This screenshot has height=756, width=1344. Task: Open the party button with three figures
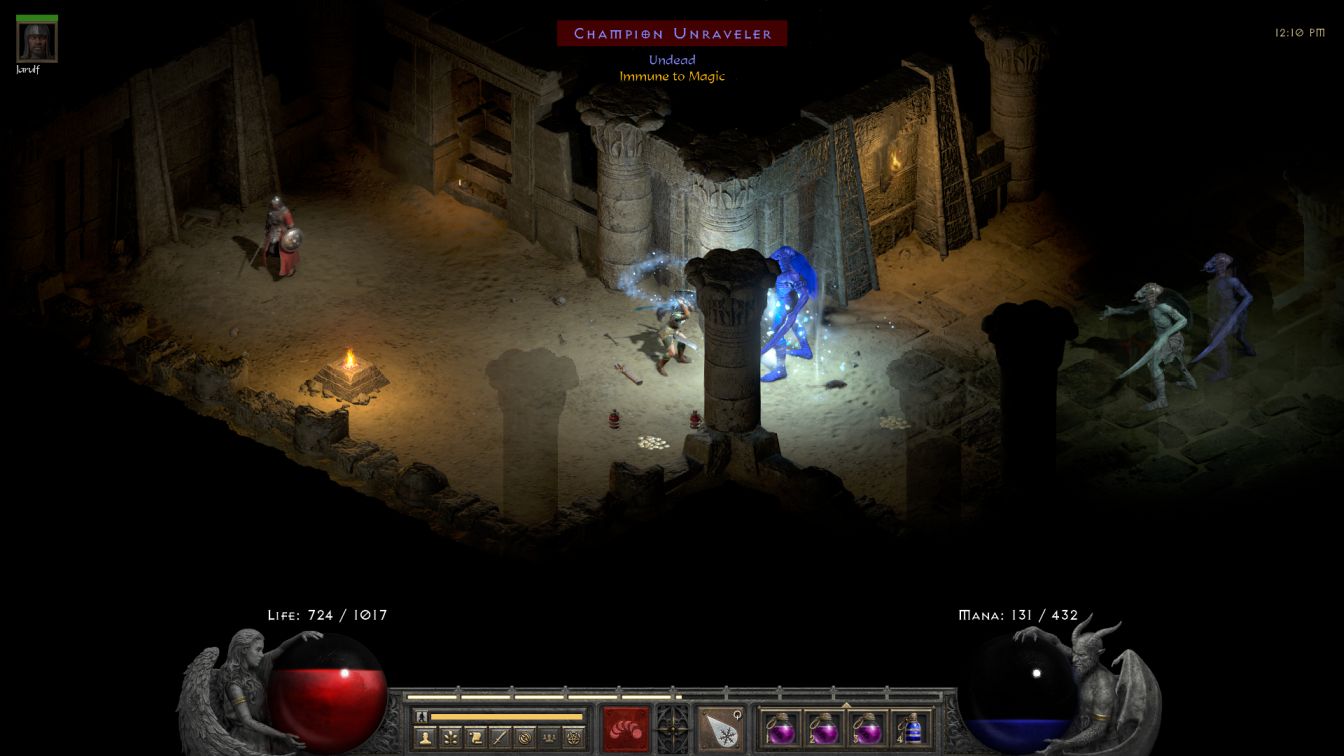pos(549,738)
